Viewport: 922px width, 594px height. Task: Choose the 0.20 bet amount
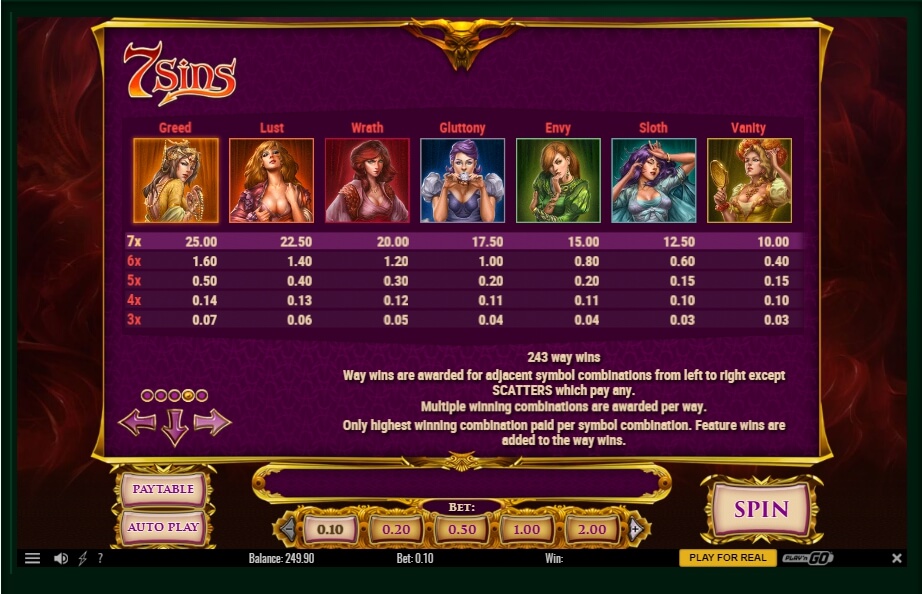[396, 529]
